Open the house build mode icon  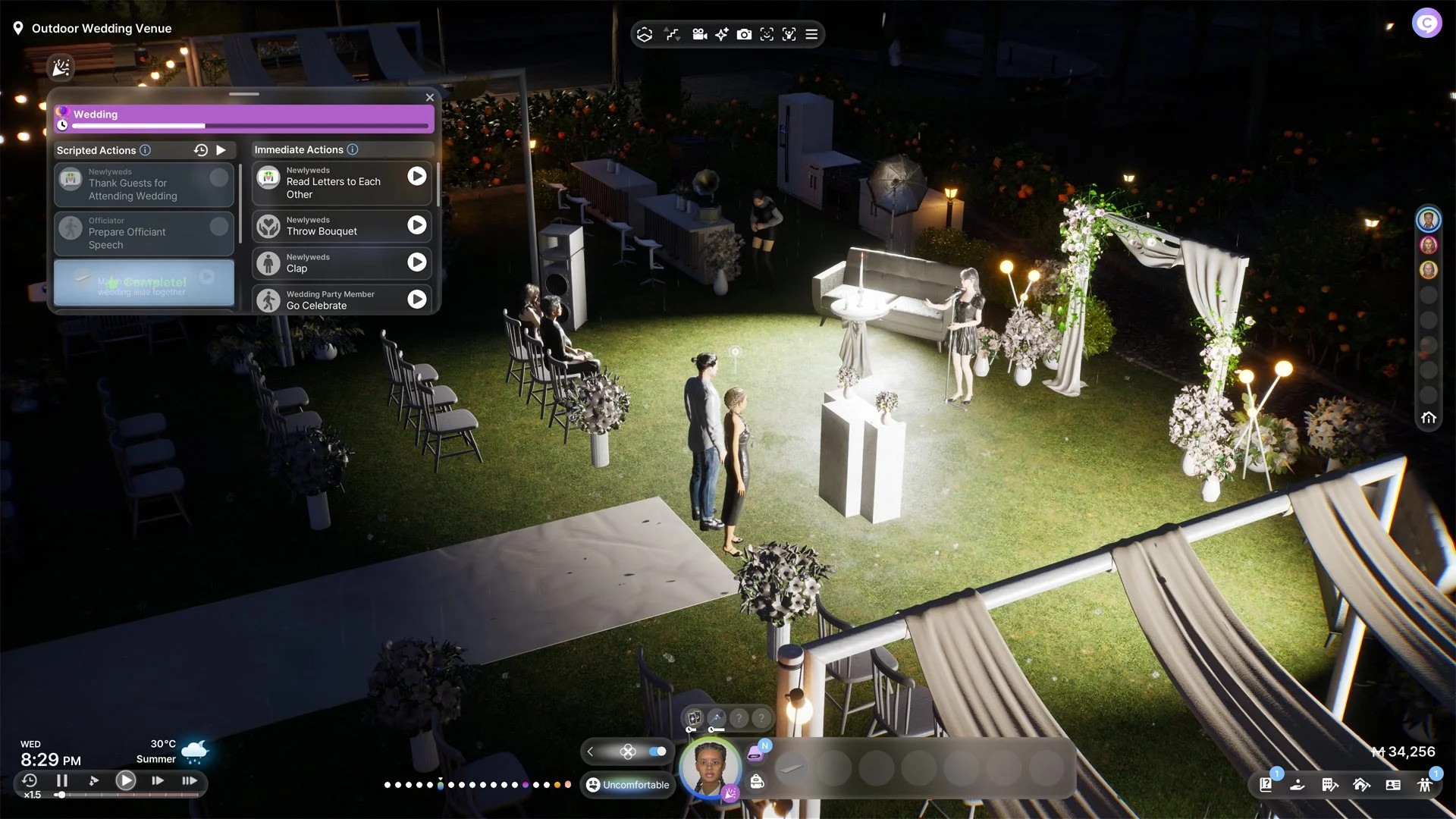(x=1361, y=785)
